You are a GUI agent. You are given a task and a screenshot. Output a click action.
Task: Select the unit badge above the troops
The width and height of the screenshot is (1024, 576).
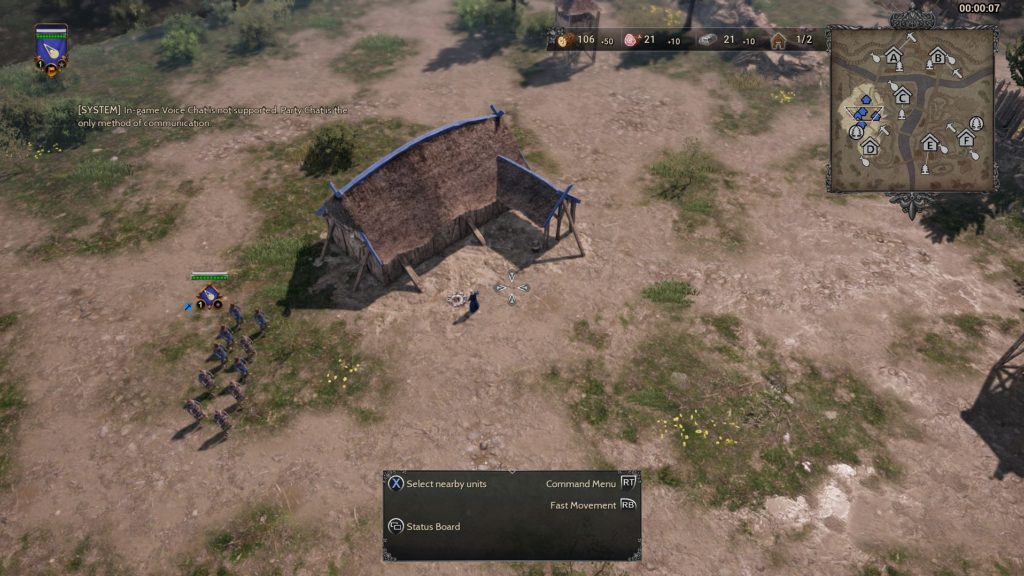pos(209,296)
